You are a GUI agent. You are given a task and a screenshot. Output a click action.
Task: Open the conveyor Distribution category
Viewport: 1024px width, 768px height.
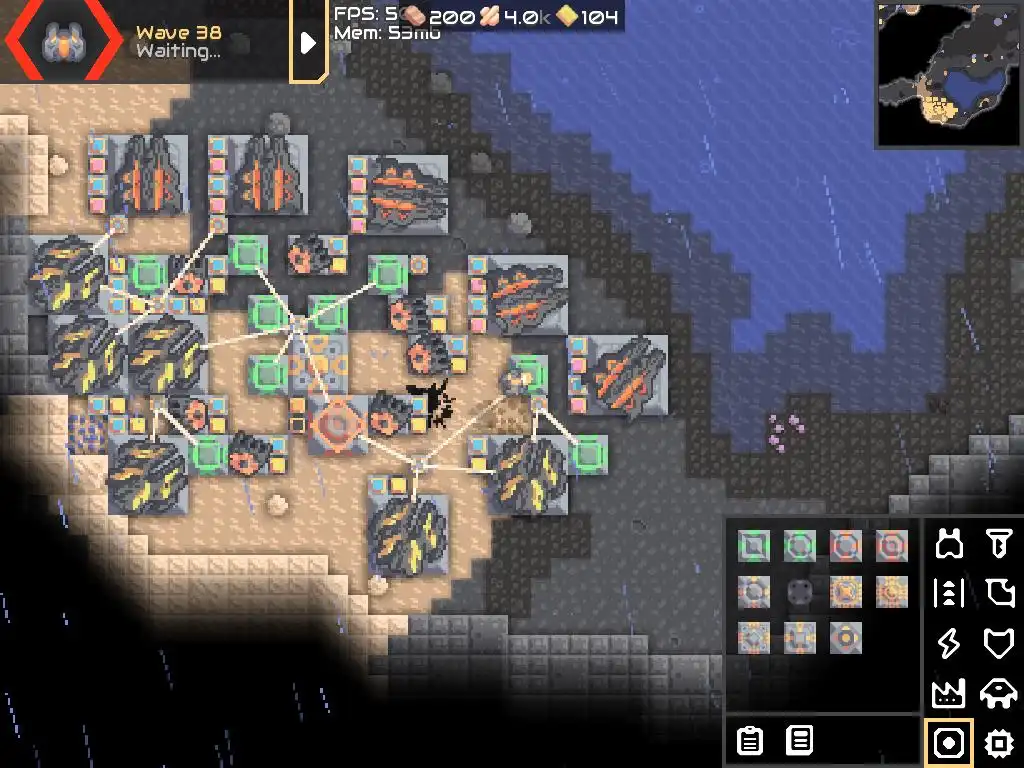tap(949, 593)
